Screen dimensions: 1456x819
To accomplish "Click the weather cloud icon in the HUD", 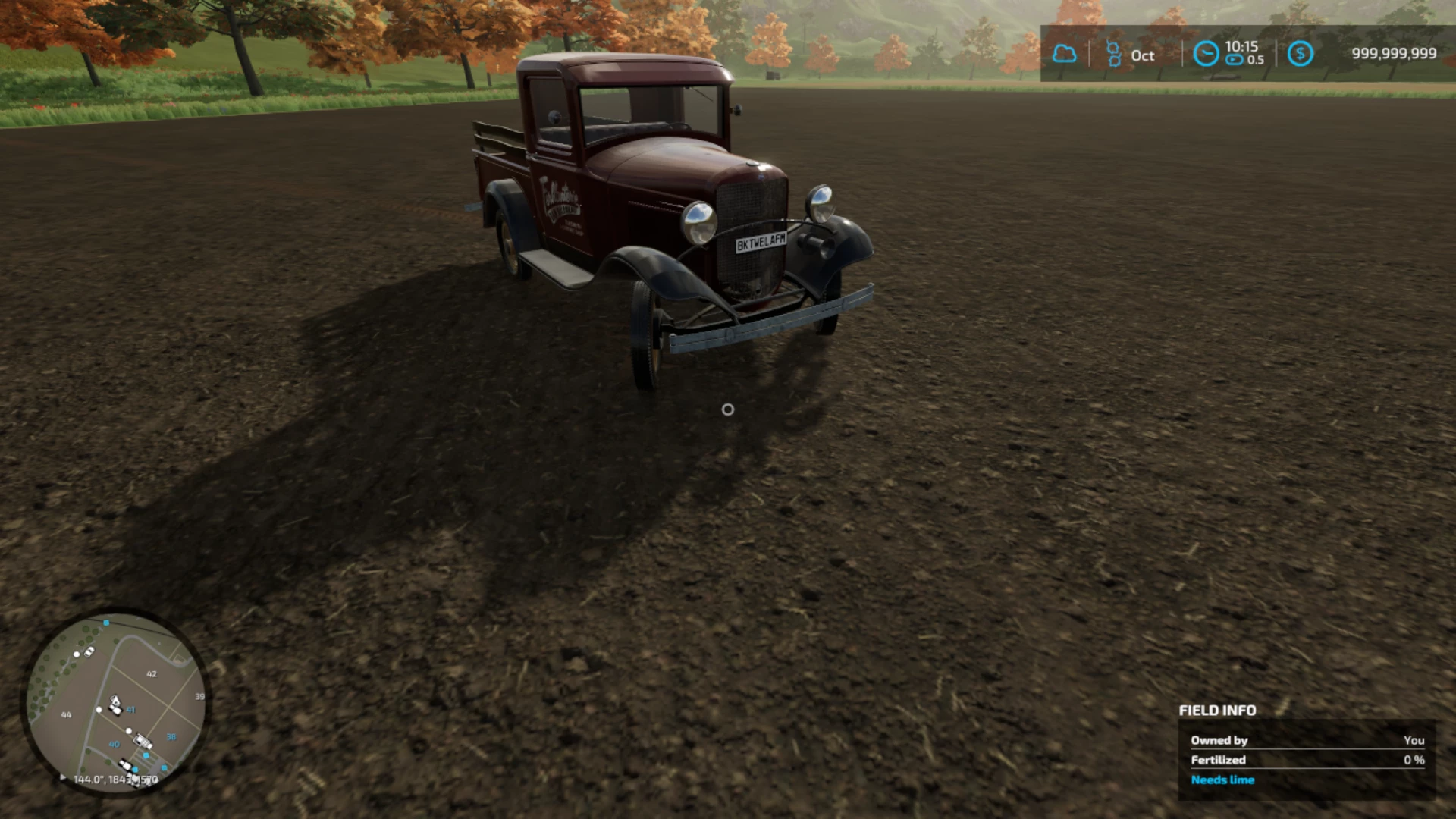I will pyautogui.click(x=1065, y=53).
